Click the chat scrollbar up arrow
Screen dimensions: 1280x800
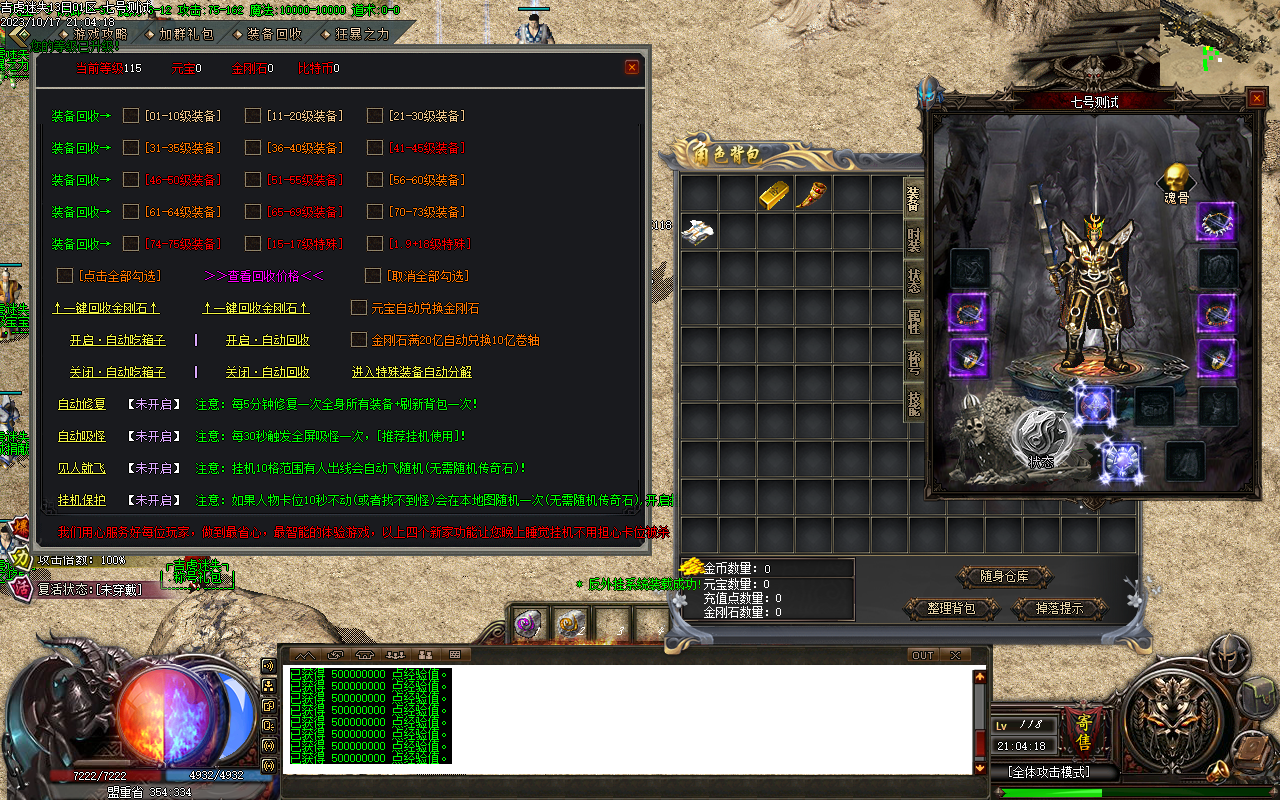(x=980, y=675)
